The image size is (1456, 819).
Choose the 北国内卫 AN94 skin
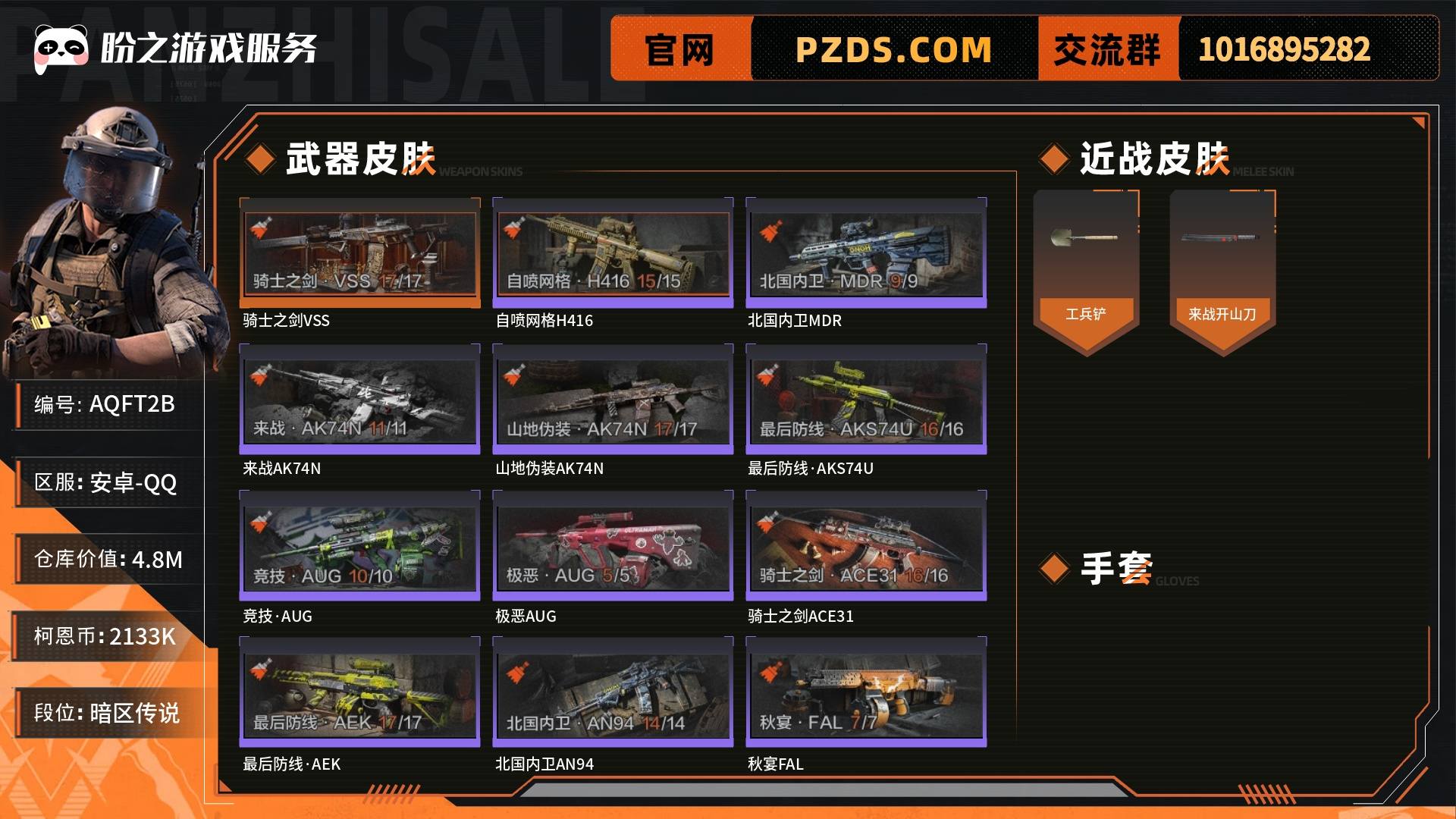click(x=613, y=694)
